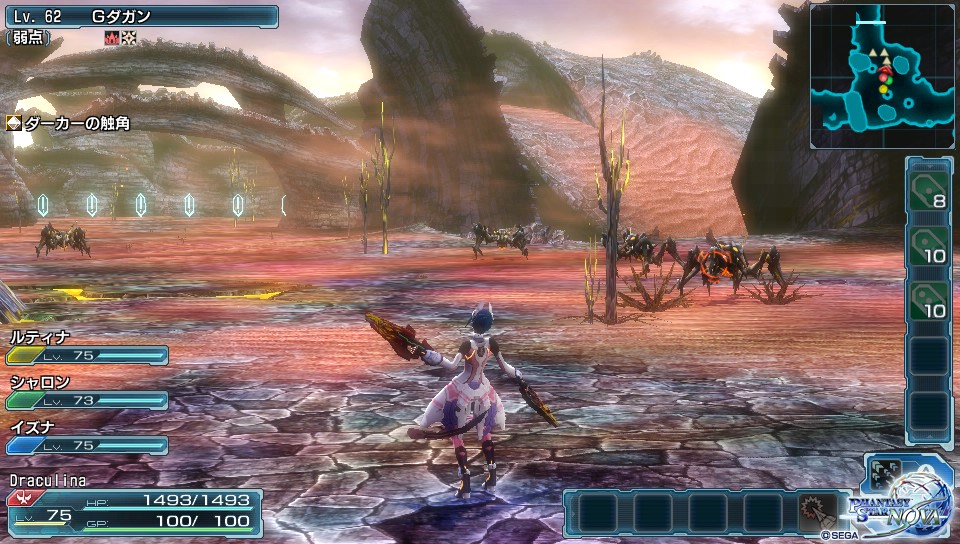Select party member ルティナ

coord(86,346)
